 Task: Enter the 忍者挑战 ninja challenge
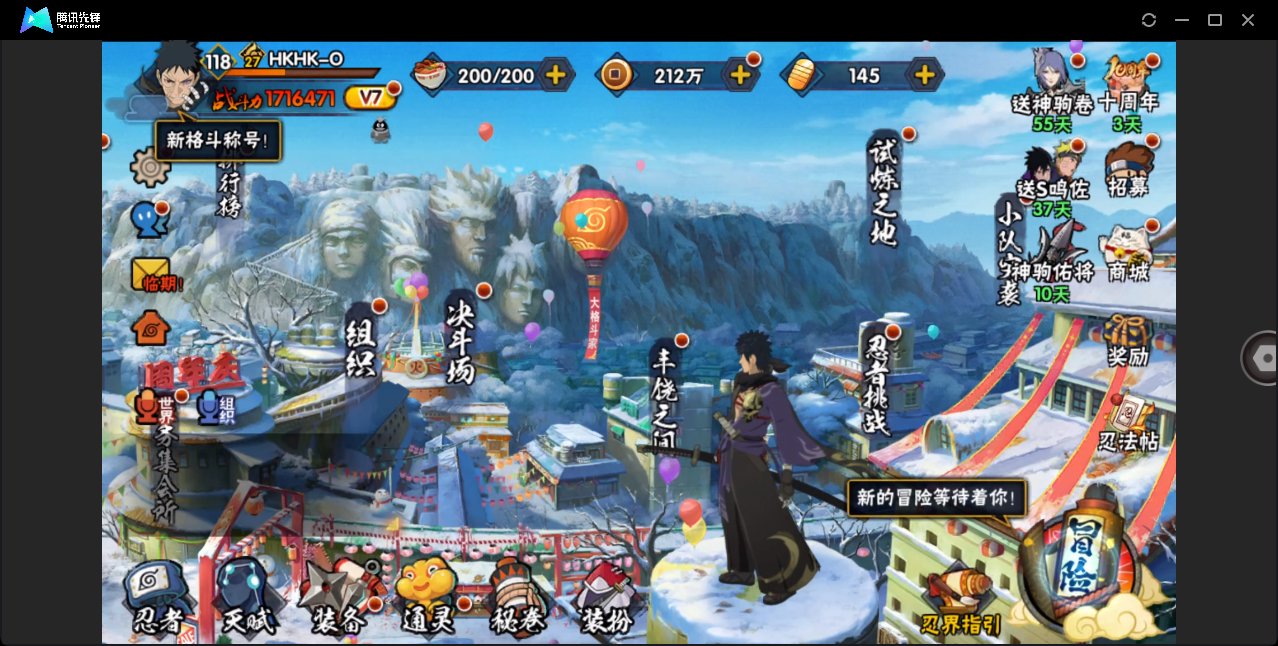pos(877,385)
